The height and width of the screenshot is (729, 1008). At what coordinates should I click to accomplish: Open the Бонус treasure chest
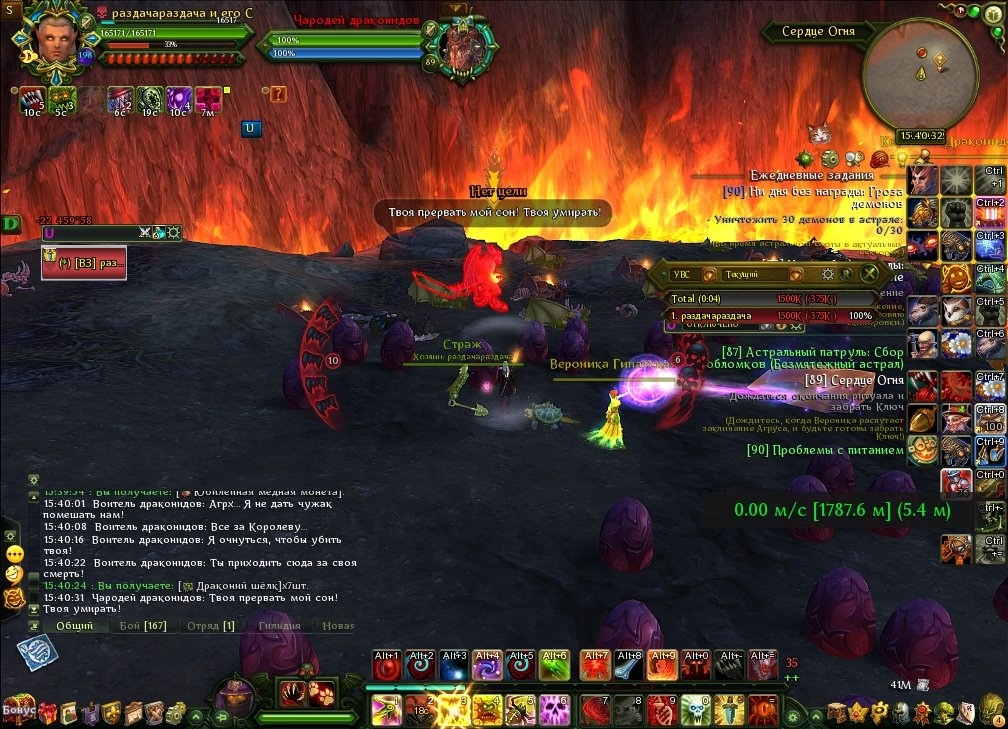pos(19,708)
